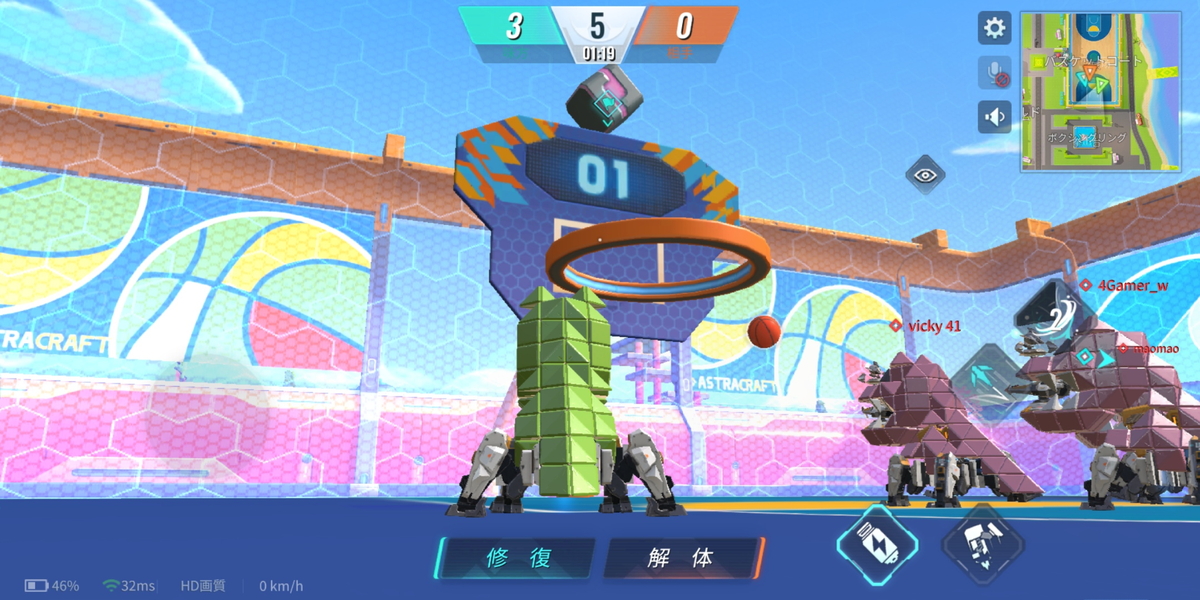Activate the battery boost ability
The width and height of the screenshot is (1200, 600).
click(876, 545)
